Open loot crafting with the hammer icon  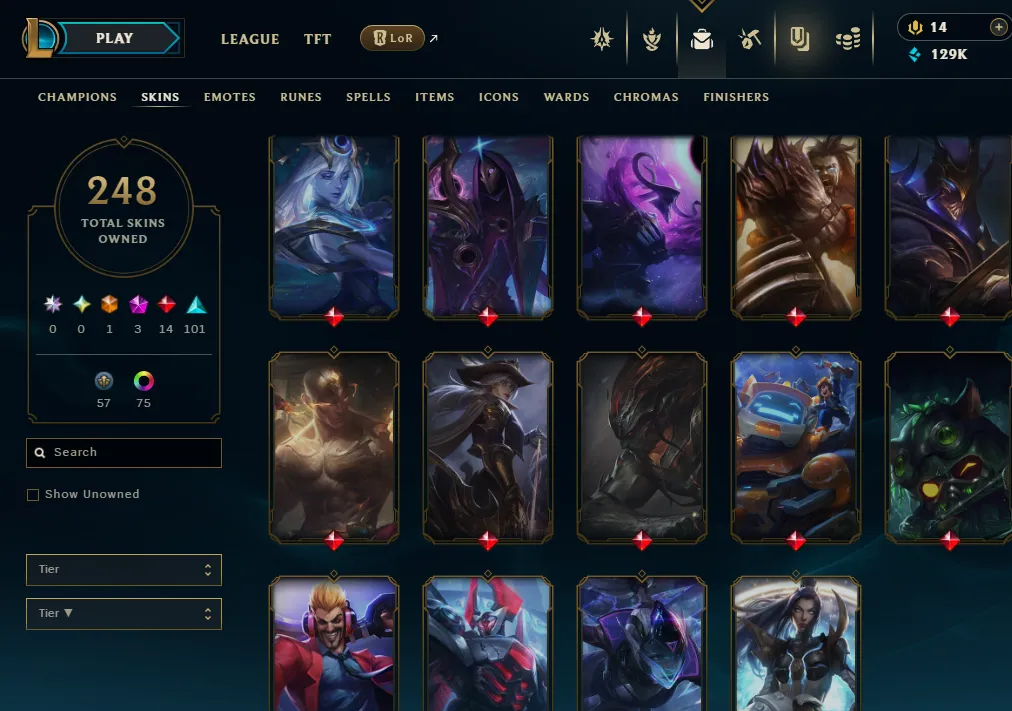click(750, 40)
